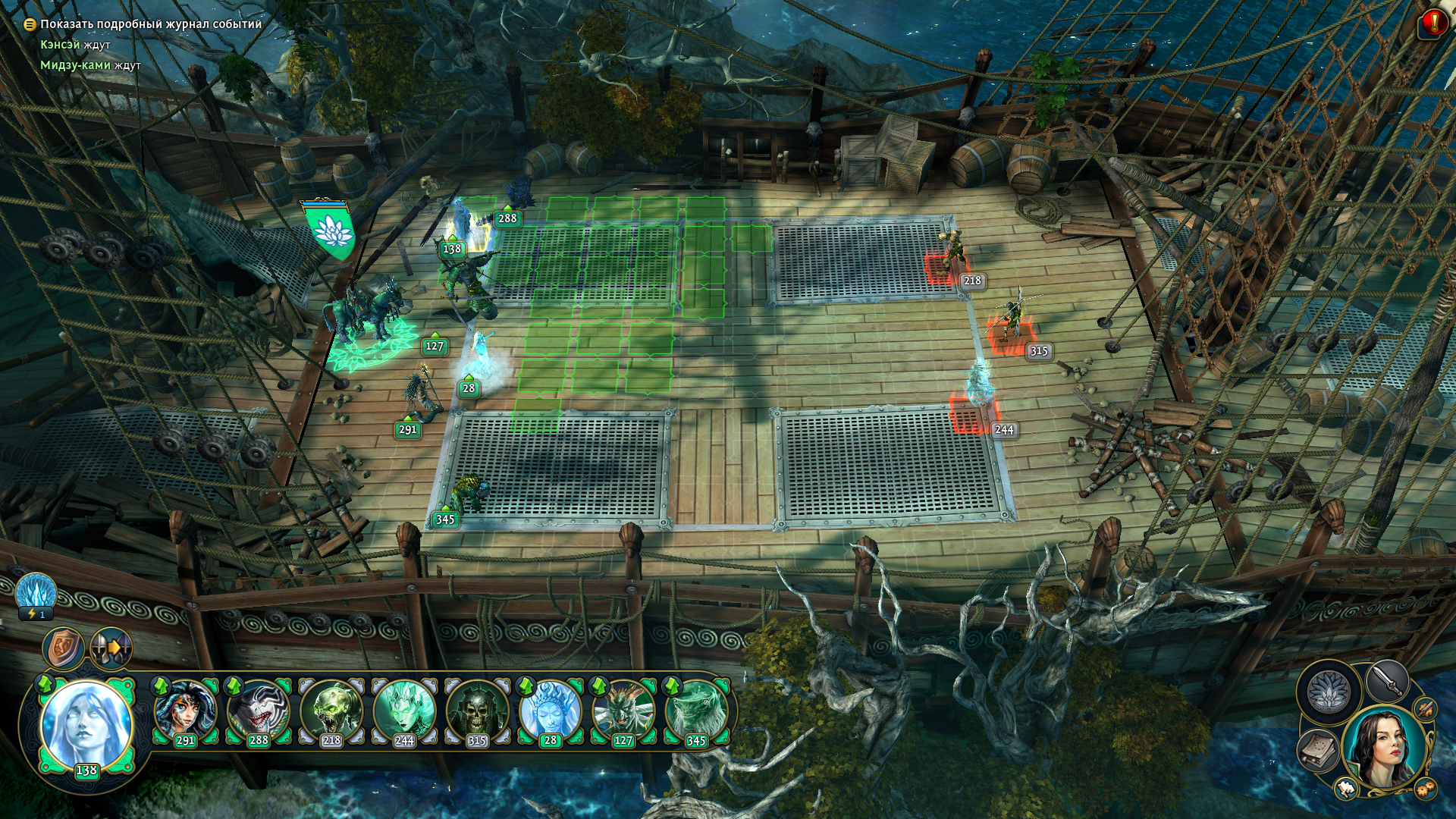Click the white flag surrender button
This screenshot has height=819, width=1456.
[x=1346, y=789]
